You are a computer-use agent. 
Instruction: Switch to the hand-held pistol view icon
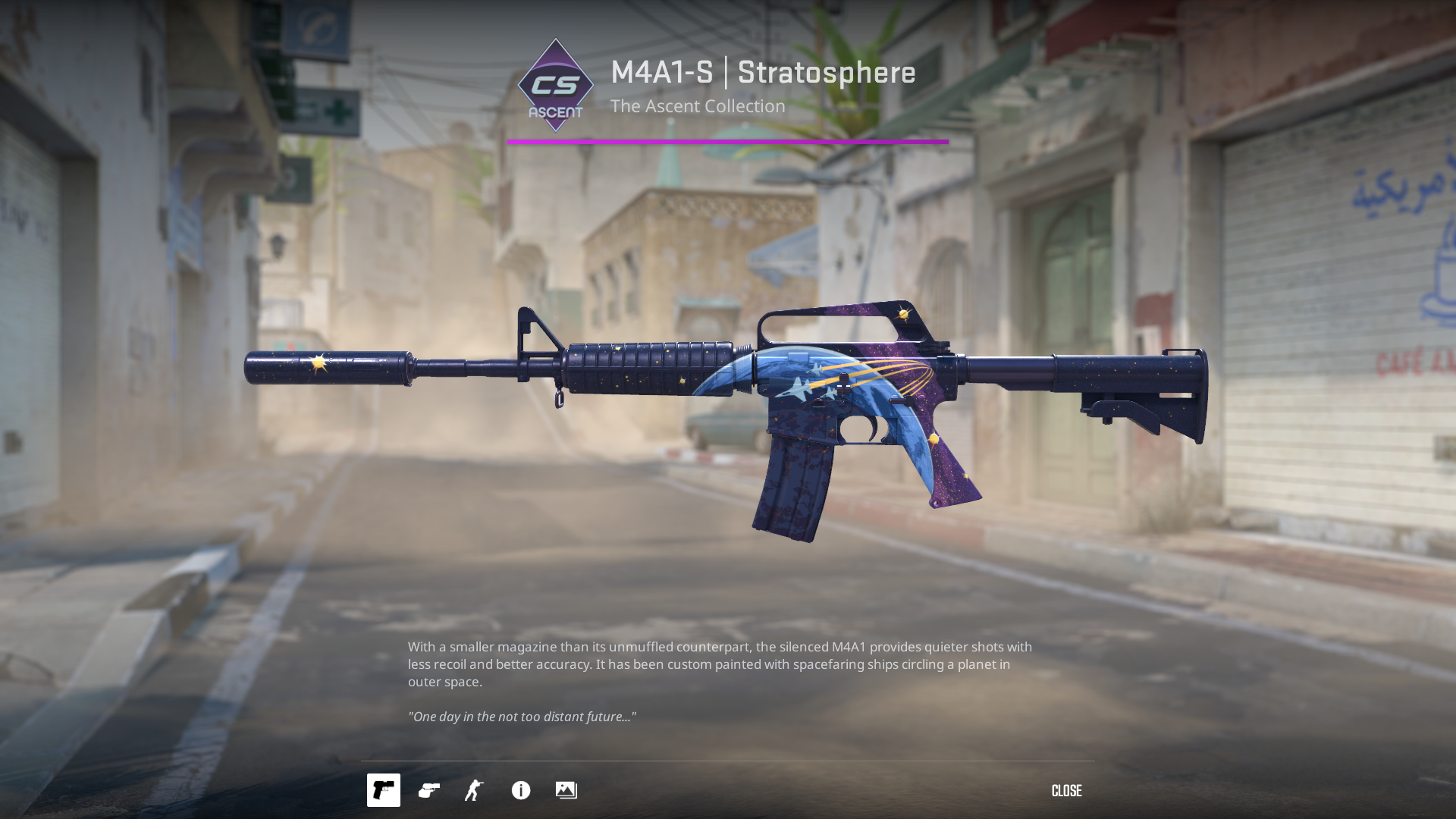pyautogui.click(x=429, y=790)
